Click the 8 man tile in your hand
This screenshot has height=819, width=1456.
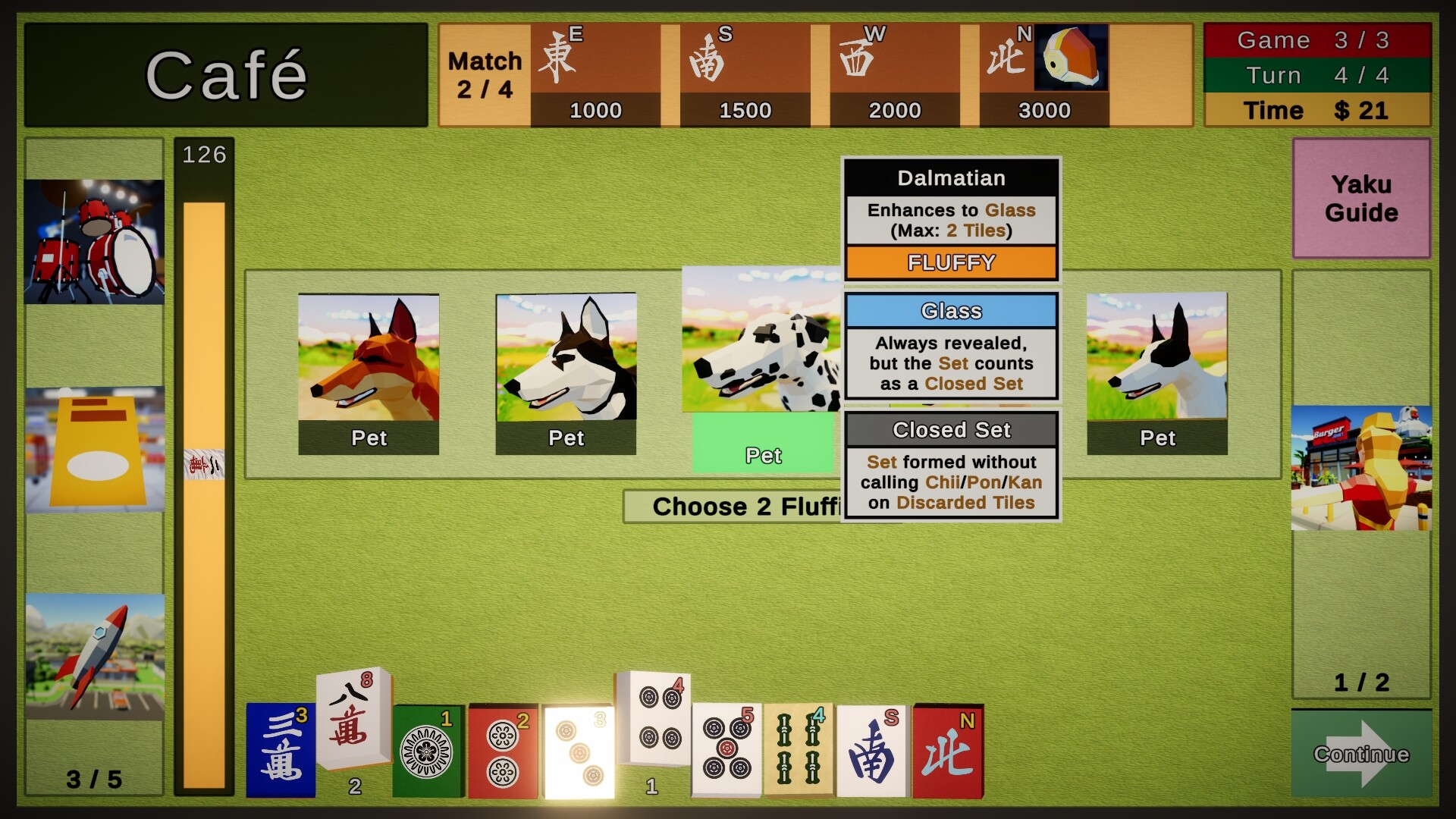(x=351, y=717)
